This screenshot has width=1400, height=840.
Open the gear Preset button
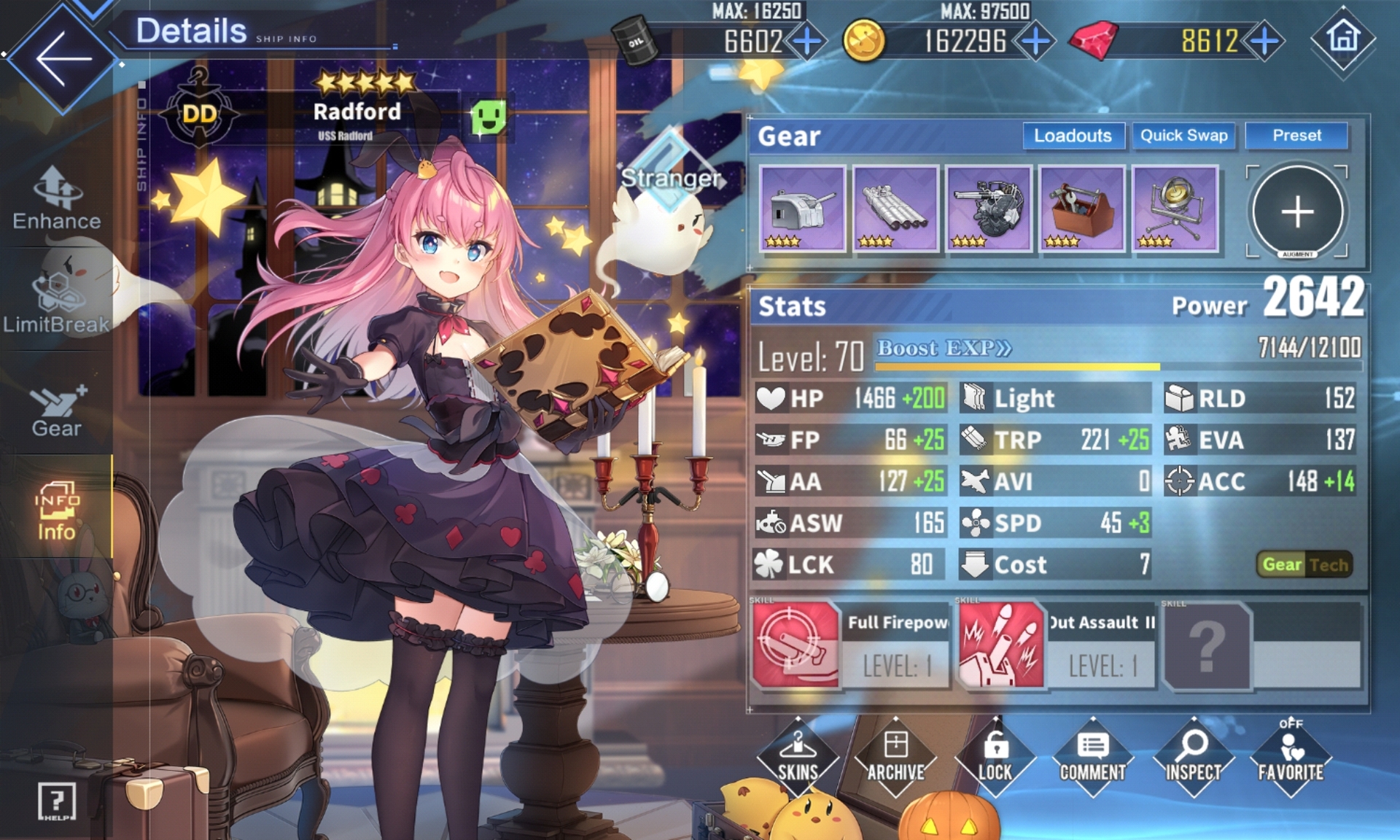coord(1296,136)
